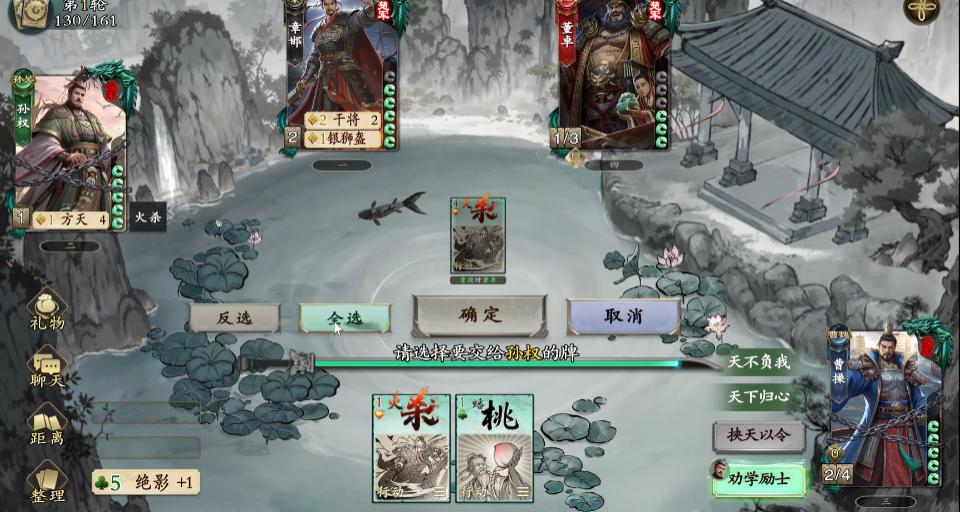Sort hand with 整理 button
960x512 pixels.
pyautogui.click(x=47, y=482)
